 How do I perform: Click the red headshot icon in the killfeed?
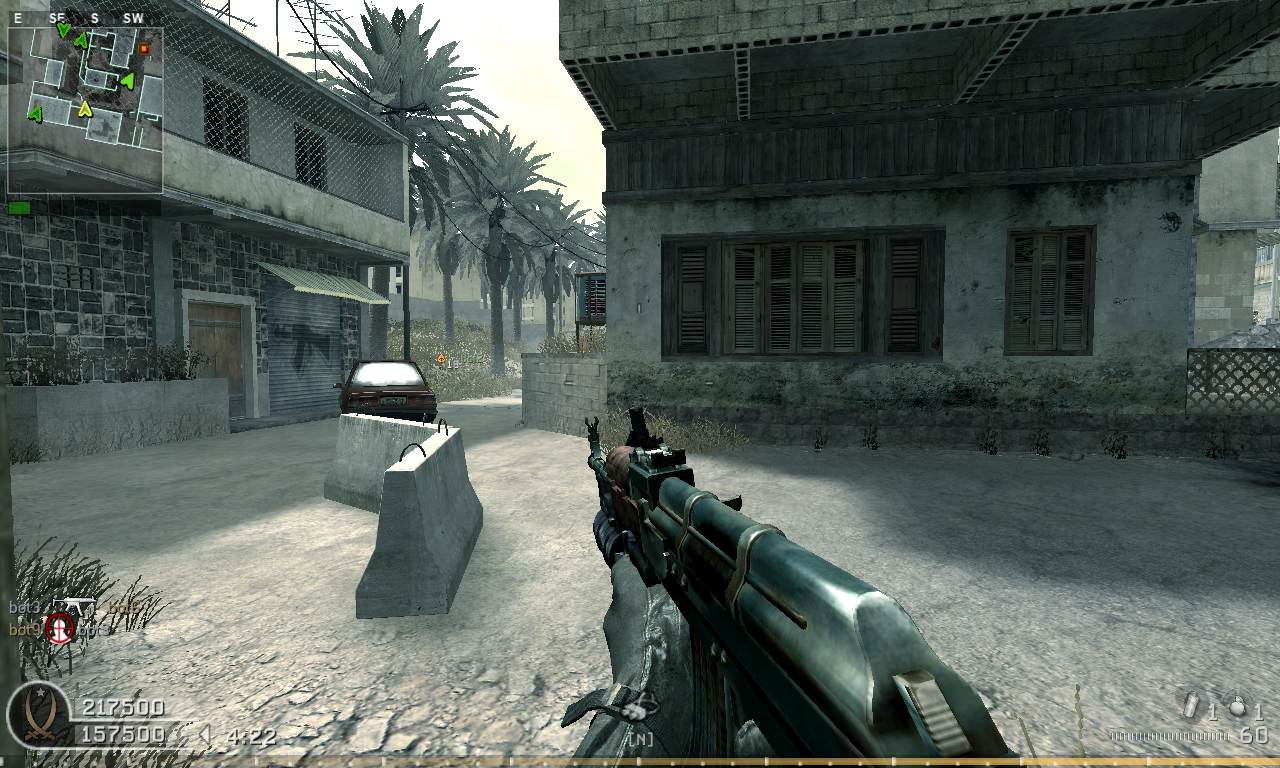click(61, 629)
